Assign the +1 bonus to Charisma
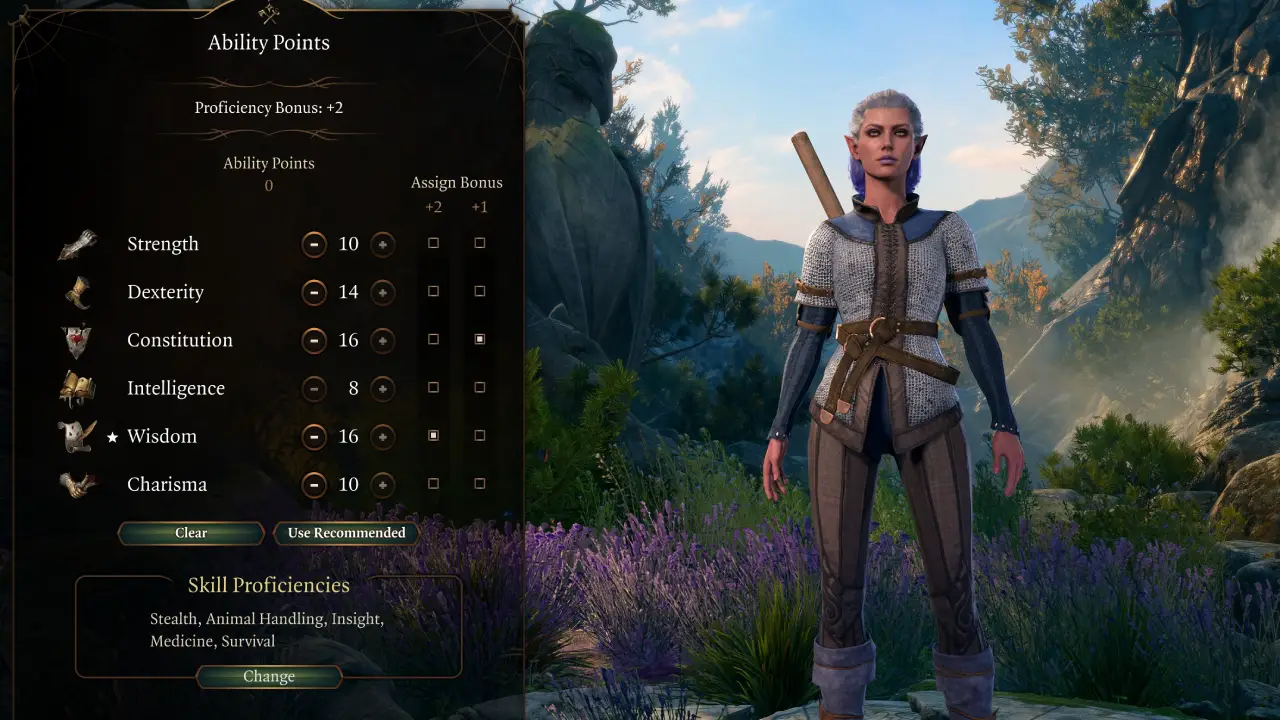The image size is (1280, 720). click(479, 483)
